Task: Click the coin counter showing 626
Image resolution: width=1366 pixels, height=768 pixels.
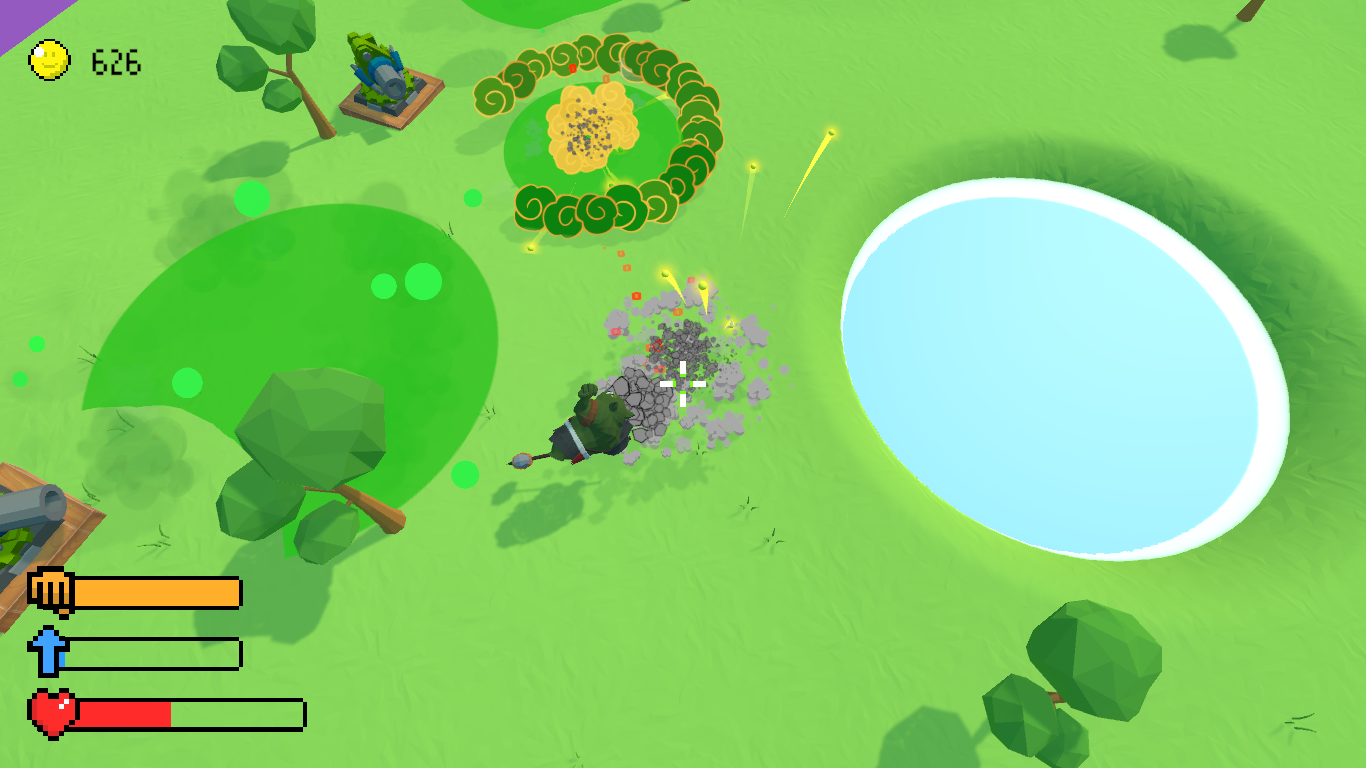Action: [x=117, y=60]
